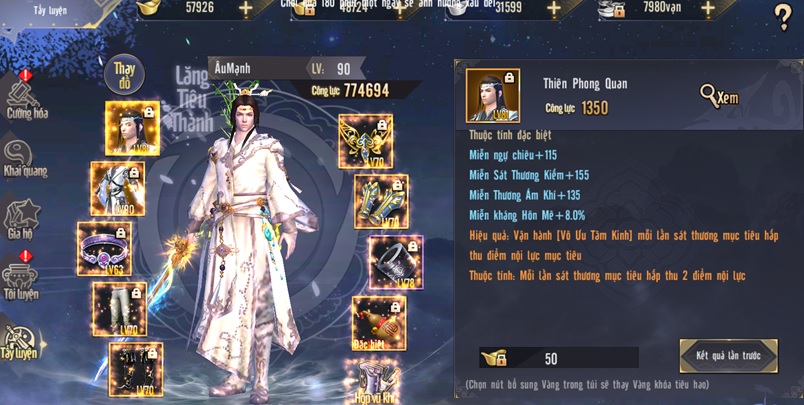804x405 pixels.
Task: Select the golden butterfly accessory slot
Action: (x=365, y=141)
